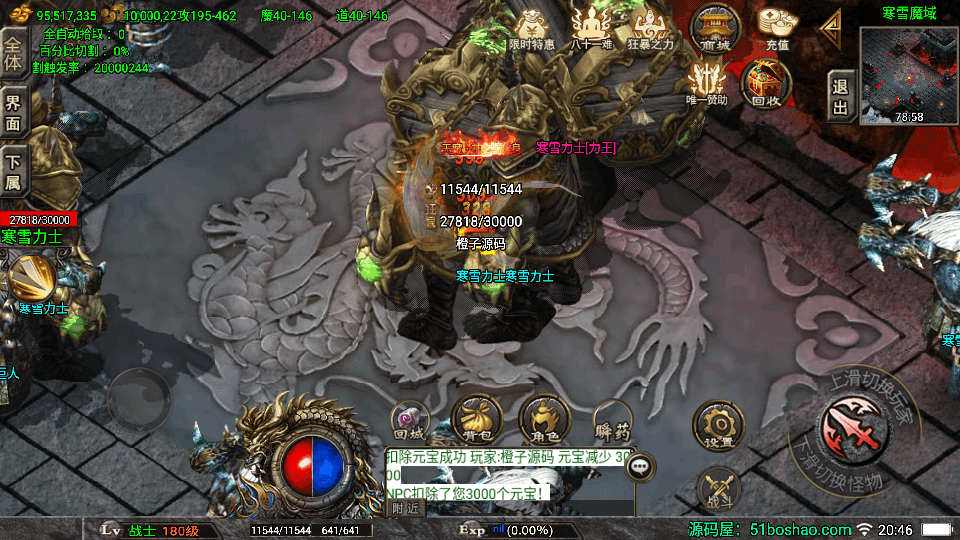Click the 退出 exit button
The image size is (960, 540).
[841, 97]
